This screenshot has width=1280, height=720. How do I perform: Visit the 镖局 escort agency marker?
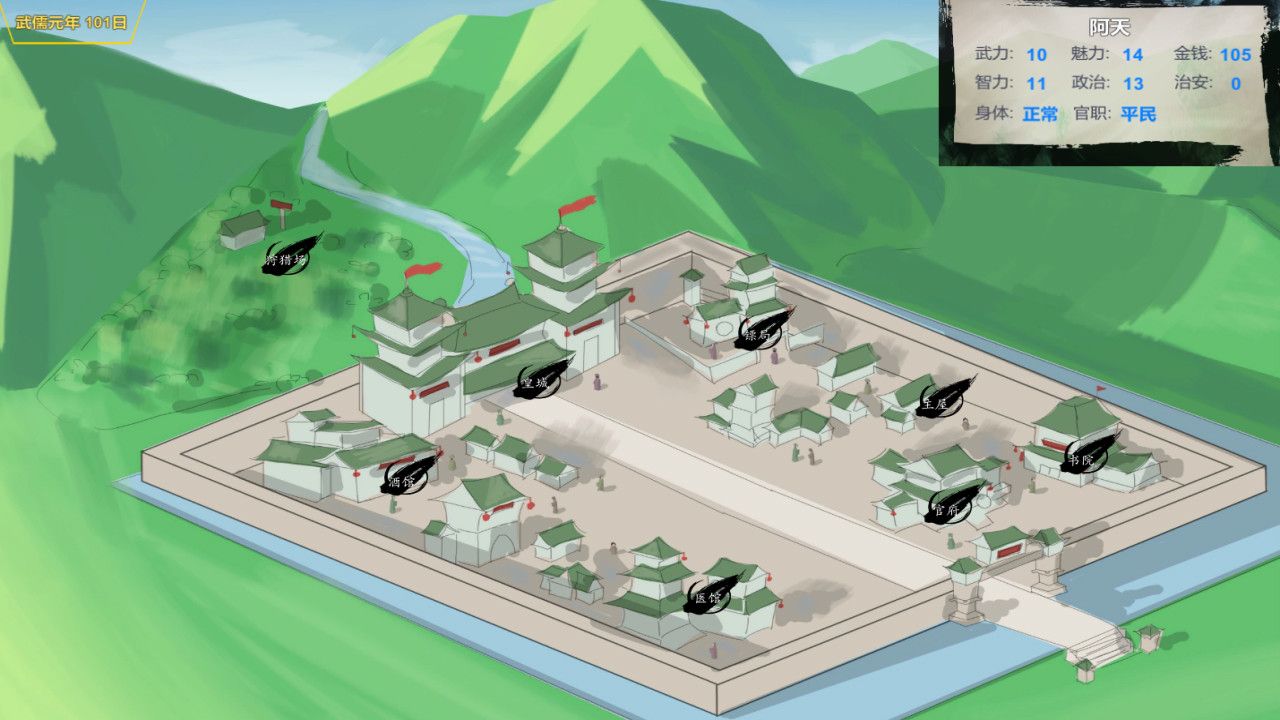(759, 334)
